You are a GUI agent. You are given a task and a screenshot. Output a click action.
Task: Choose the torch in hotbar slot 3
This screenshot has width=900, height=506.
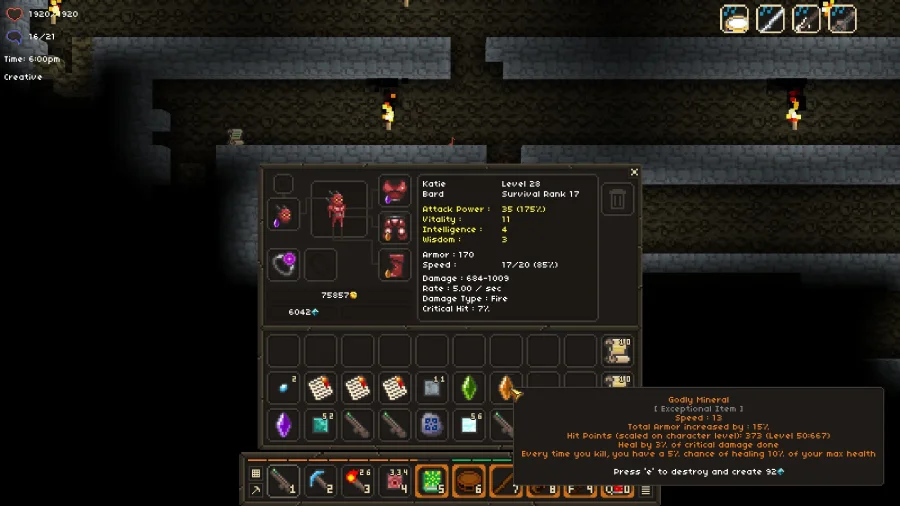tap(357, 480)
